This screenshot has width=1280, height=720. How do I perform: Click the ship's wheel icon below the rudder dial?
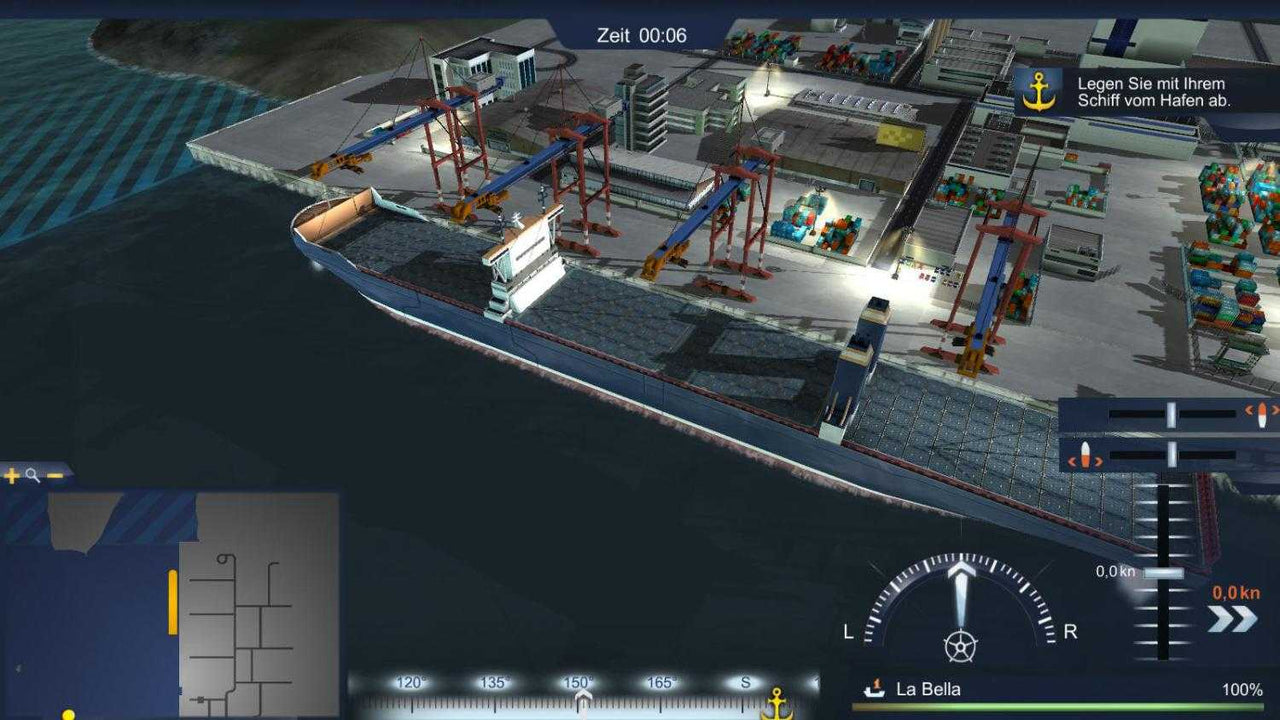(x=960, y=645)
